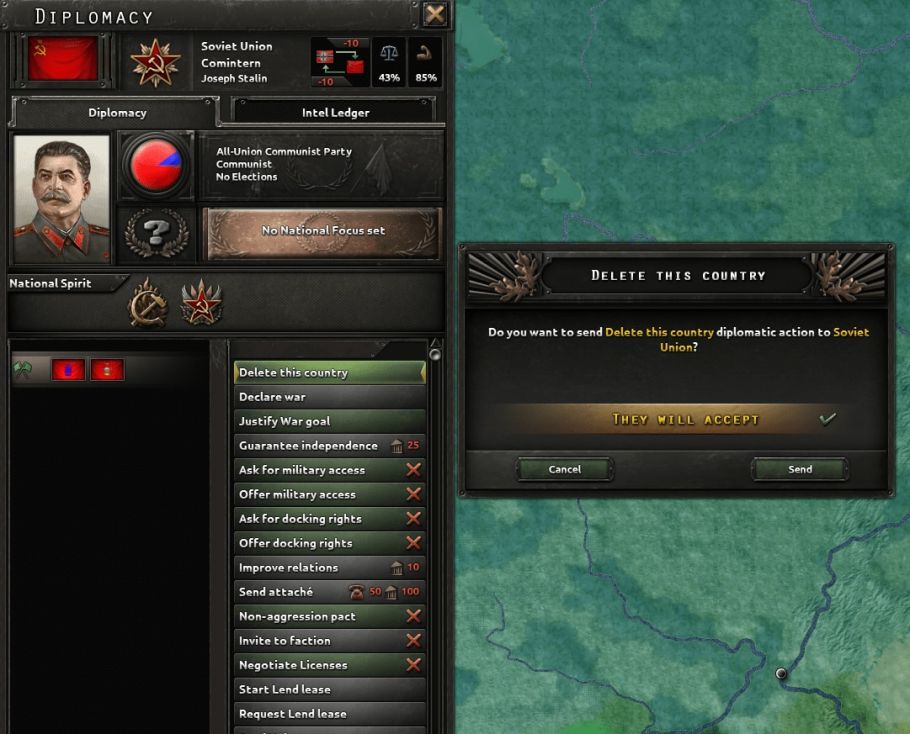Open the No National Focus set banner
910x734 pixels.
[323, 231]
